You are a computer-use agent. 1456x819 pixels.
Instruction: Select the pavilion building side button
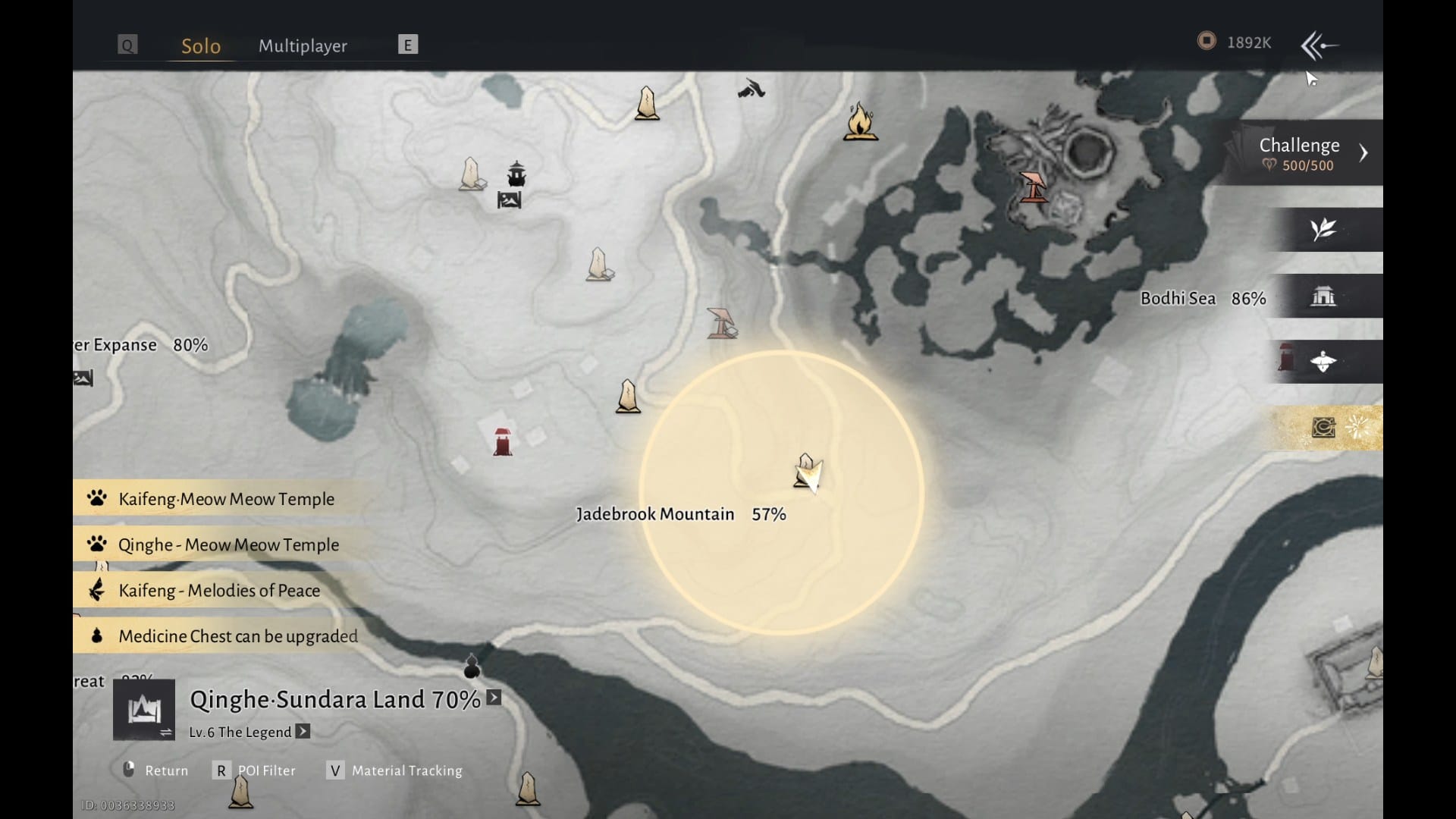[x=1324, y=296]
